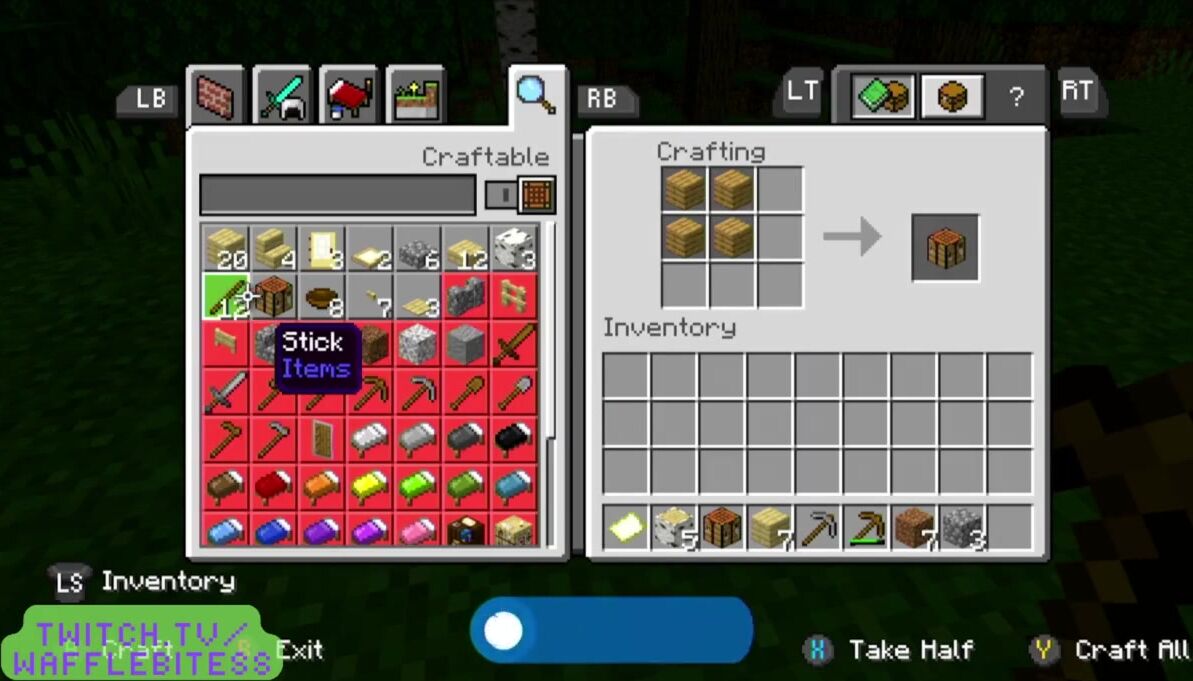
Task: Take the crafting table from the output slot
Action: pos(945,246)
